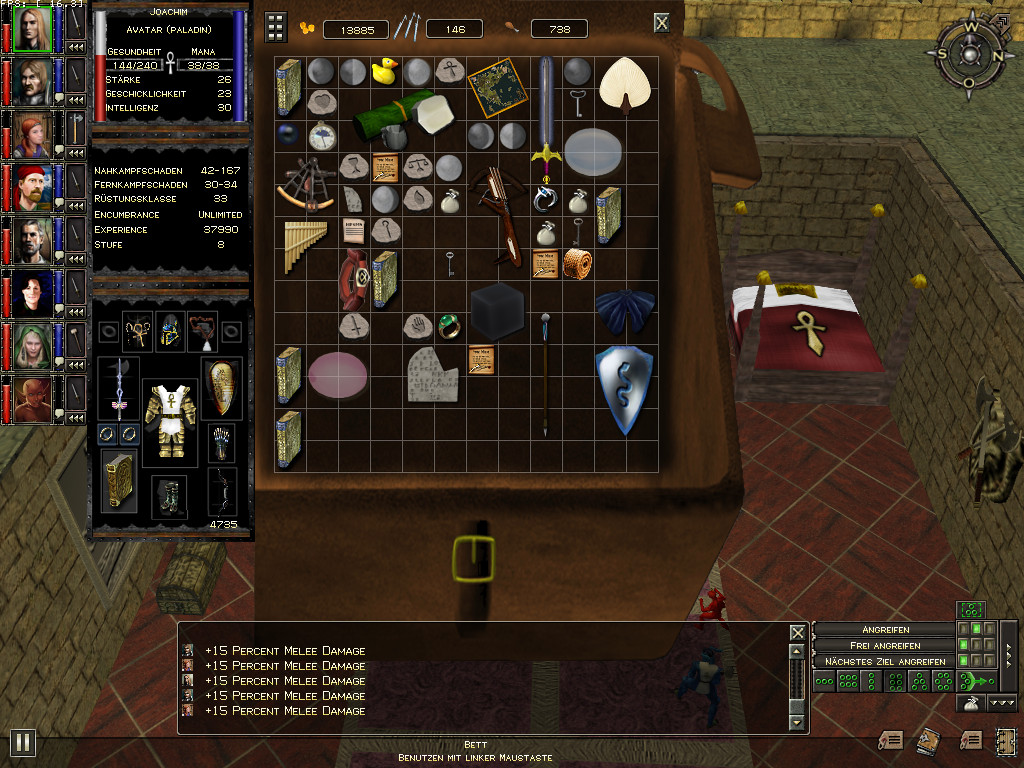1024x768 pixels.
Task: Close the message log panel
Action: tap(797, 633)
